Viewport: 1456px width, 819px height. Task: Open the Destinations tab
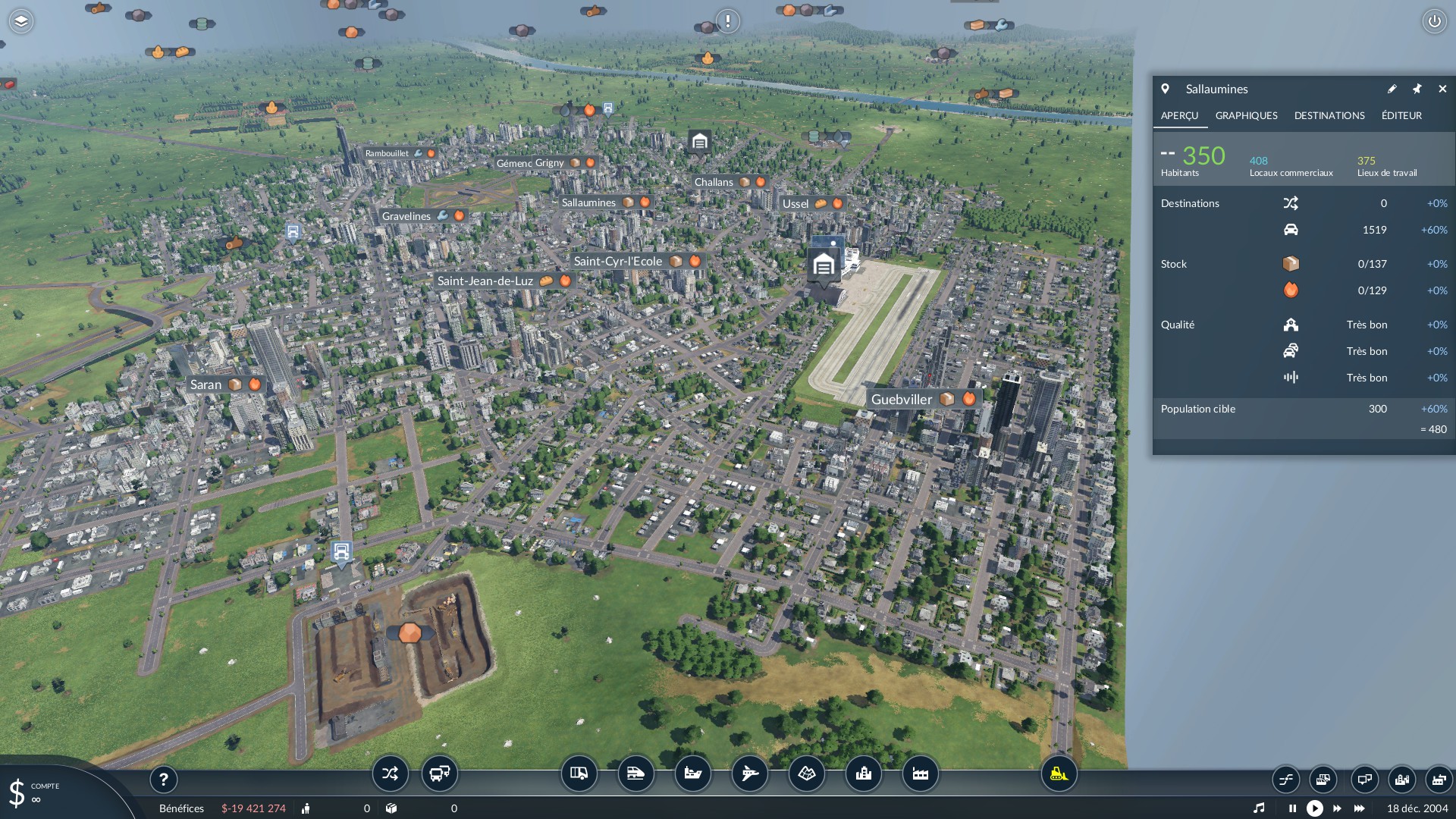(1329, 115)
